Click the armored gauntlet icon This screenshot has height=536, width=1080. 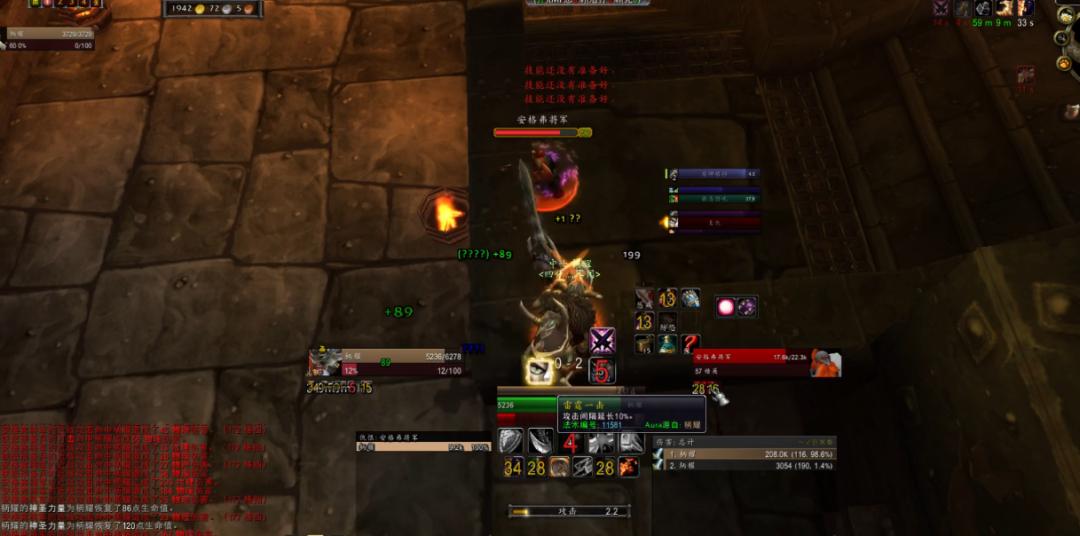(x=690, y=299)
